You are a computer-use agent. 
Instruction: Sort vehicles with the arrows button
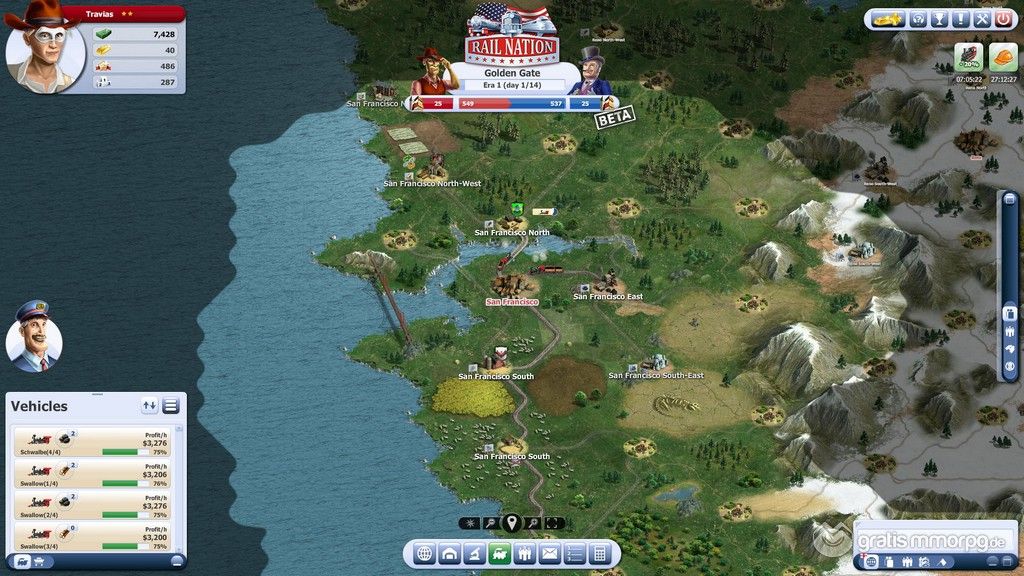pos(150,405)
